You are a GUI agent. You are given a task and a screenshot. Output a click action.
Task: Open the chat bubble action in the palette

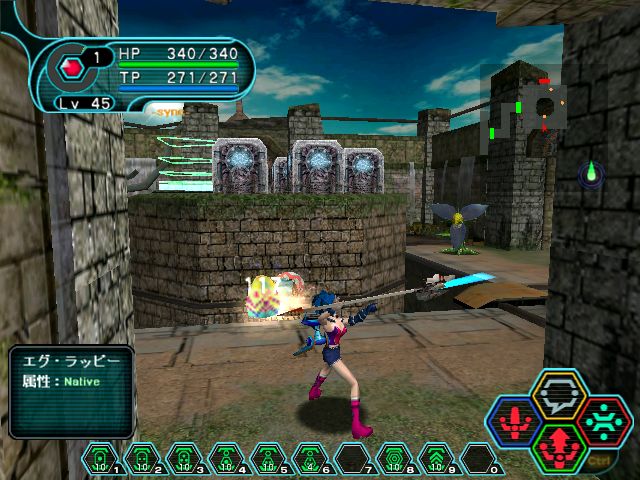[x=559, y=393]
